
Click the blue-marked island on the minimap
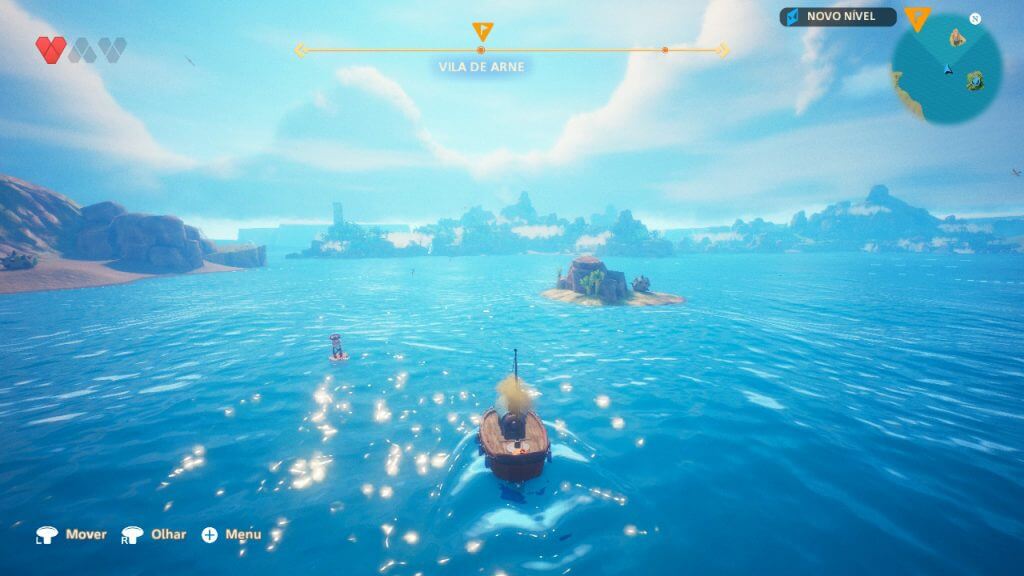pos(974,80)
